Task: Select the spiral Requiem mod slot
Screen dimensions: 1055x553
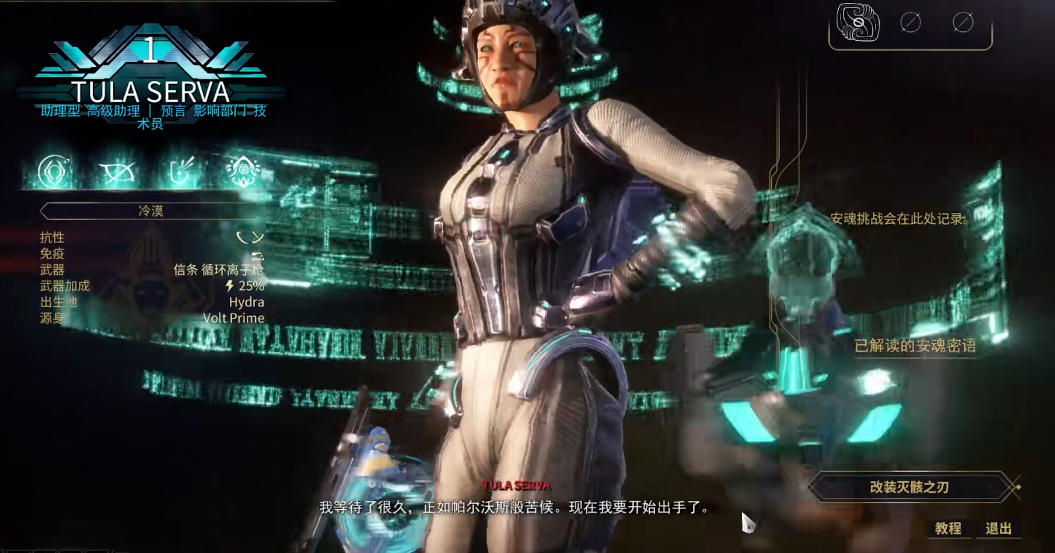Action: coord(859,22)
